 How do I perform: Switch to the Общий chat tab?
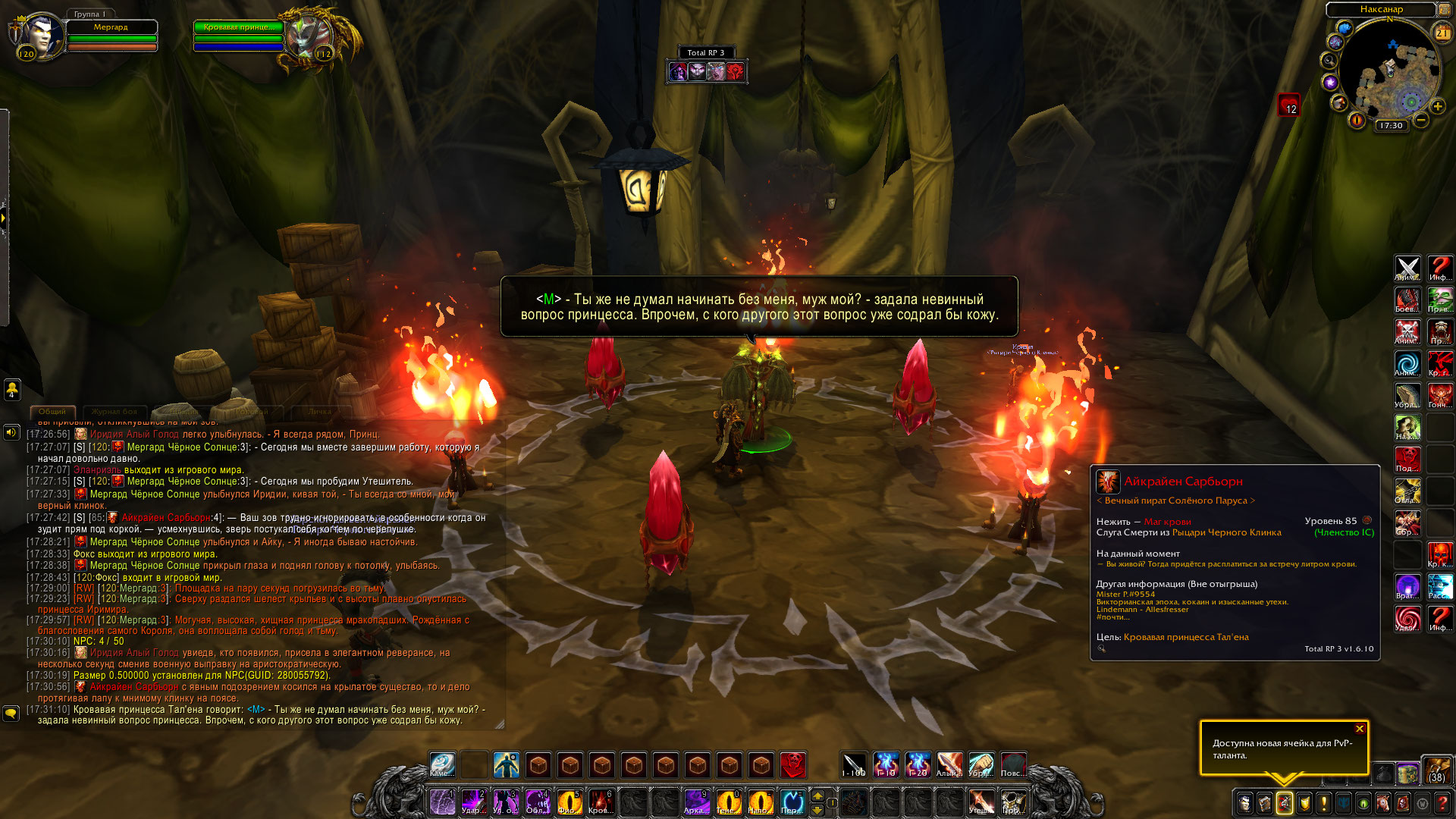point(52,412)
